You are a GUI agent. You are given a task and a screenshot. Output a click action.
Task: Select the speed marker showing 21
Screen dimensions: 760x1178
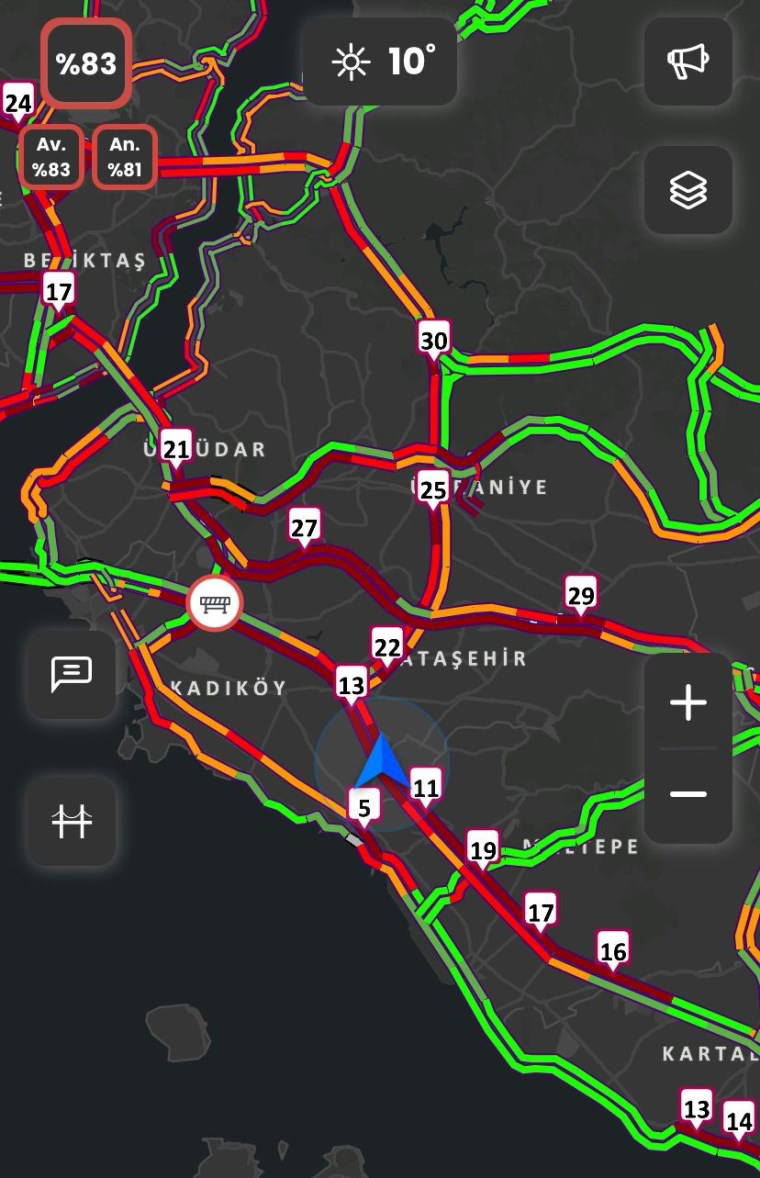click(176, 449)
